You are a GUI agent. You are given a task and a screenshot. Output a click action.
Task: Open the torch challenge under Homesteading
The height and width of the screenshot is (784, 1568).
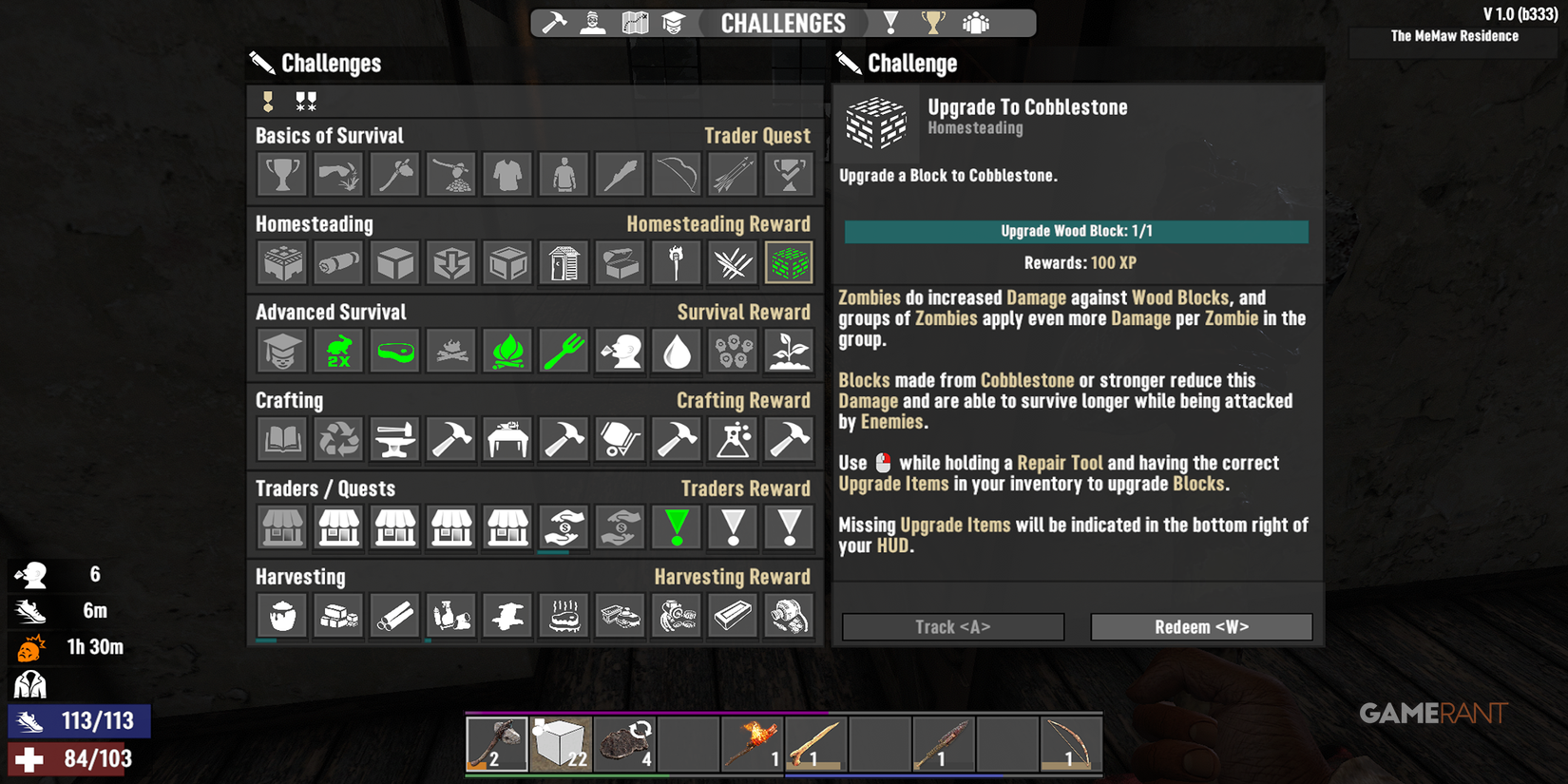point(675,262)
